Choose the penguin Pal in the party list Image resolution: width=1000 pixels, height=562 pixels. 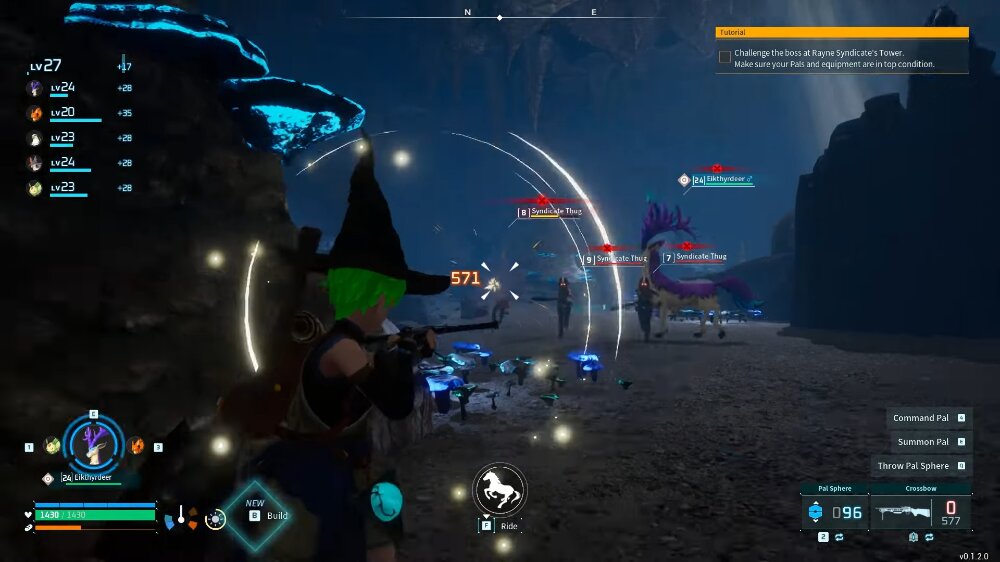(34, 138)
